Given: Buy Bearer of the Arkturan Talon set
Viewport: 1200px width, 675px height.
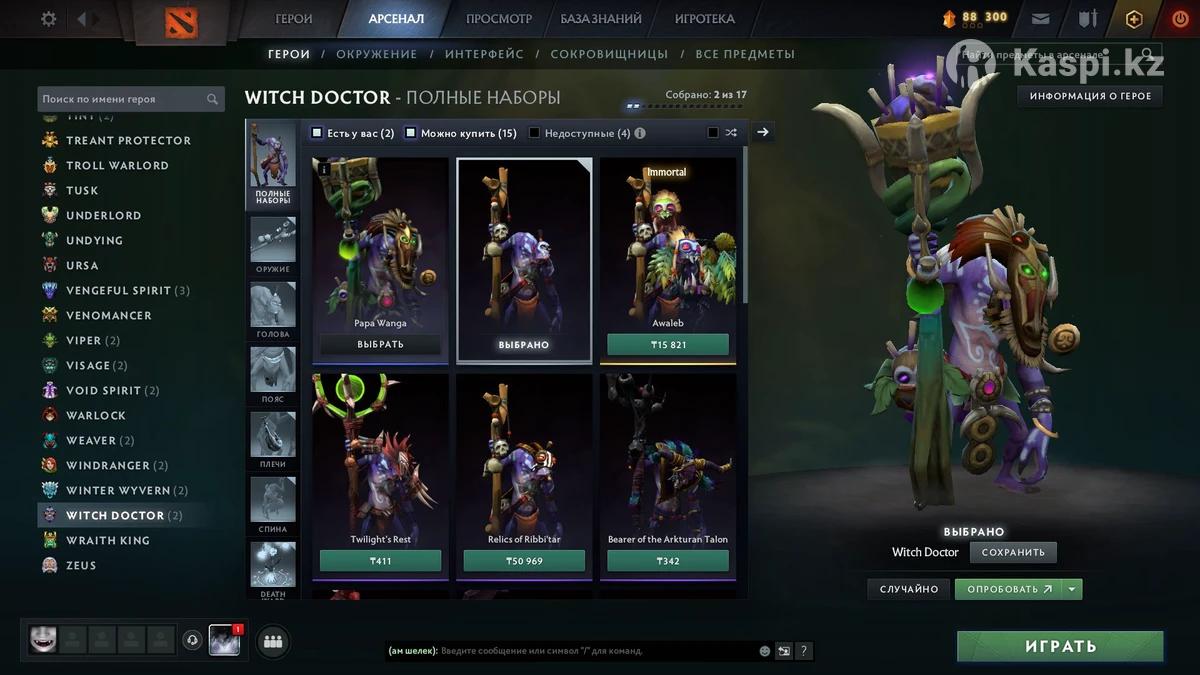Looking at the screenshot, I should (x=668, y=561).
